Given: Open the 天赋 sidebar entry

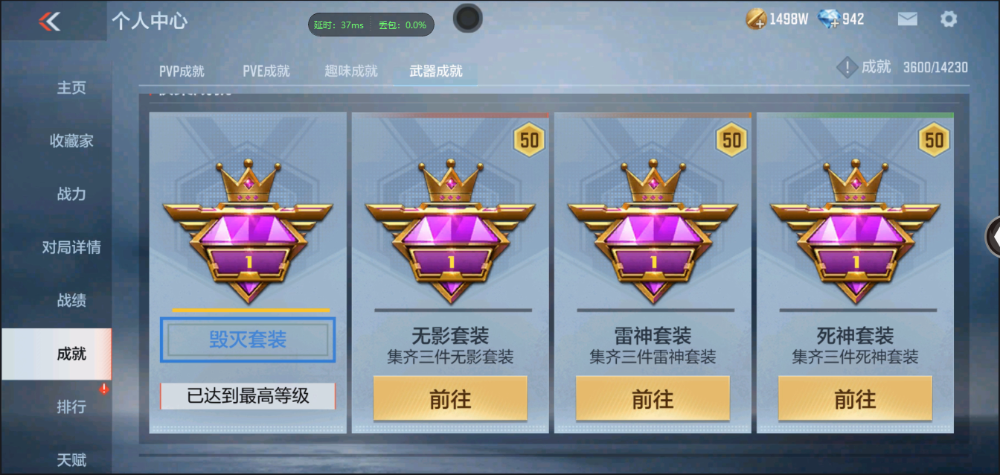Looking at the screenshot, I should point(71,460).
